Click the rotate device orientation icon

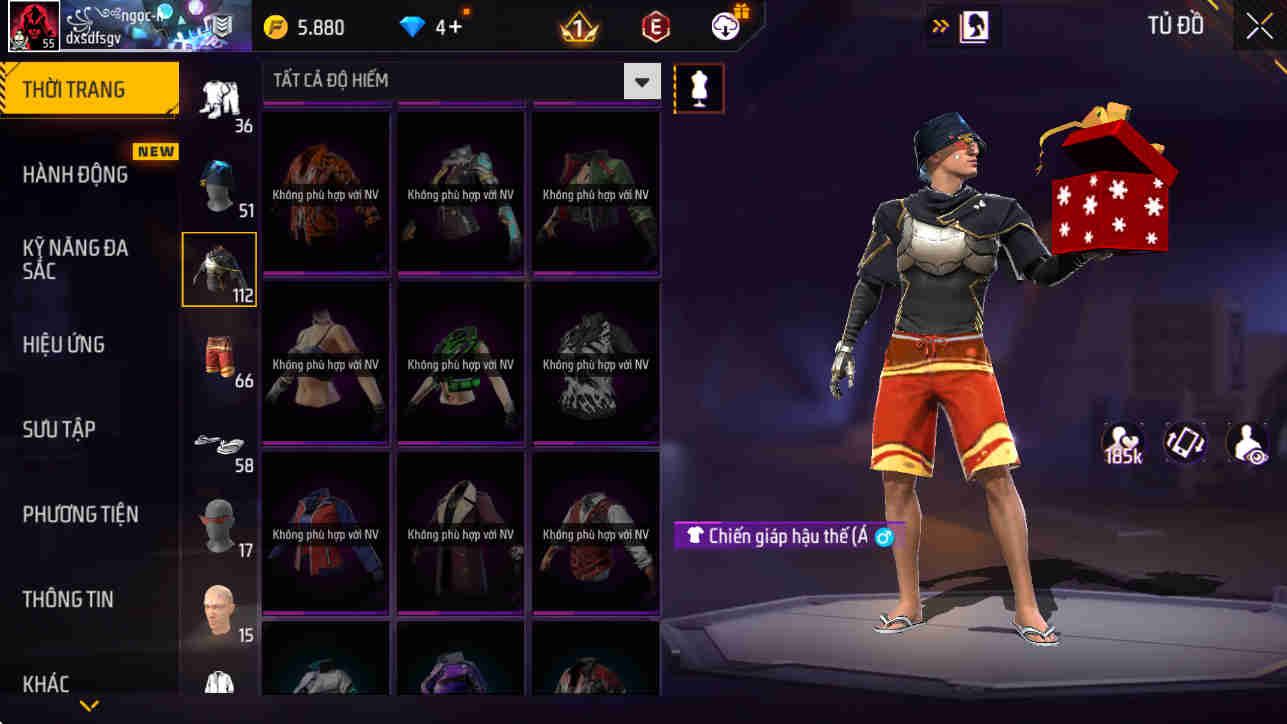coord(1185,442)
